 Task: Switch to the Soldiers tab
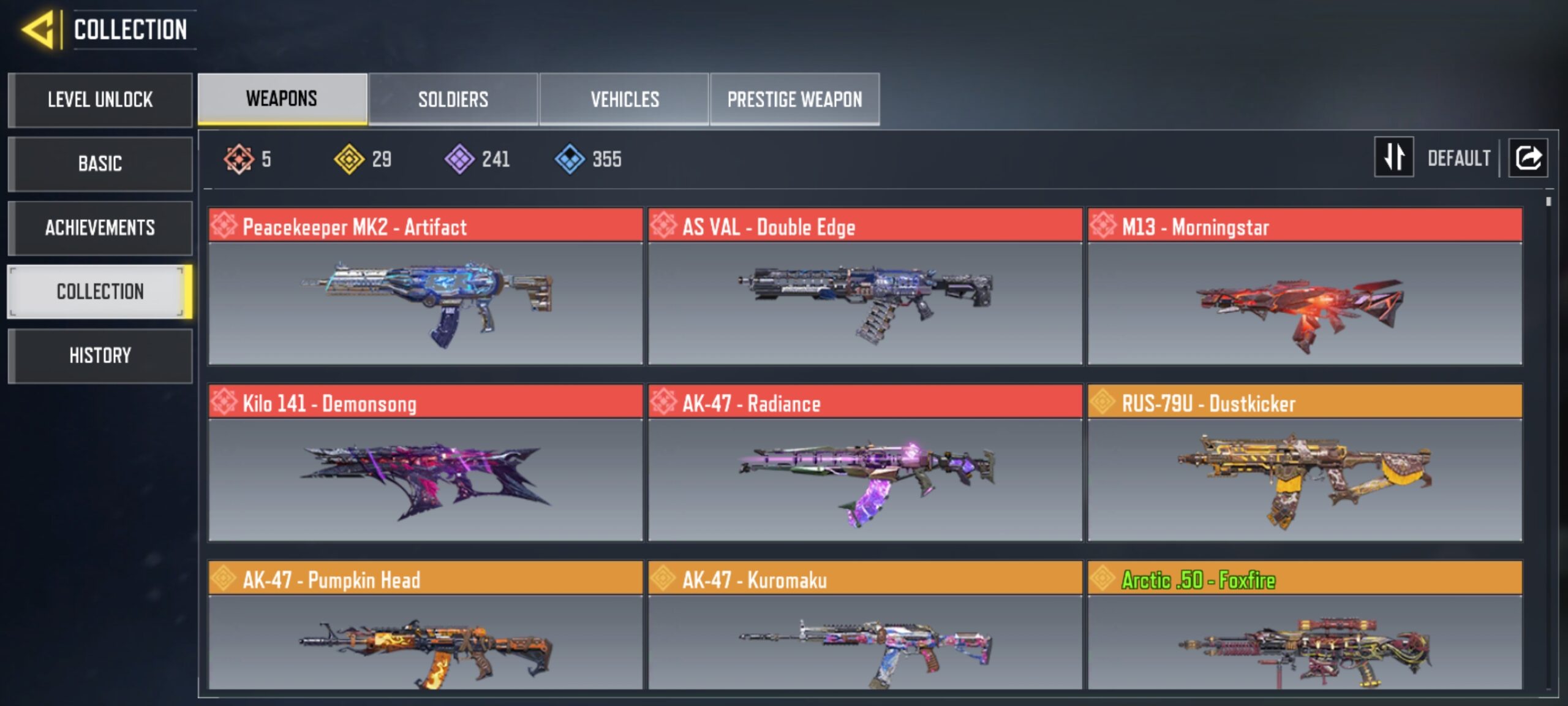pyautogui.click(x=453, y=99)
